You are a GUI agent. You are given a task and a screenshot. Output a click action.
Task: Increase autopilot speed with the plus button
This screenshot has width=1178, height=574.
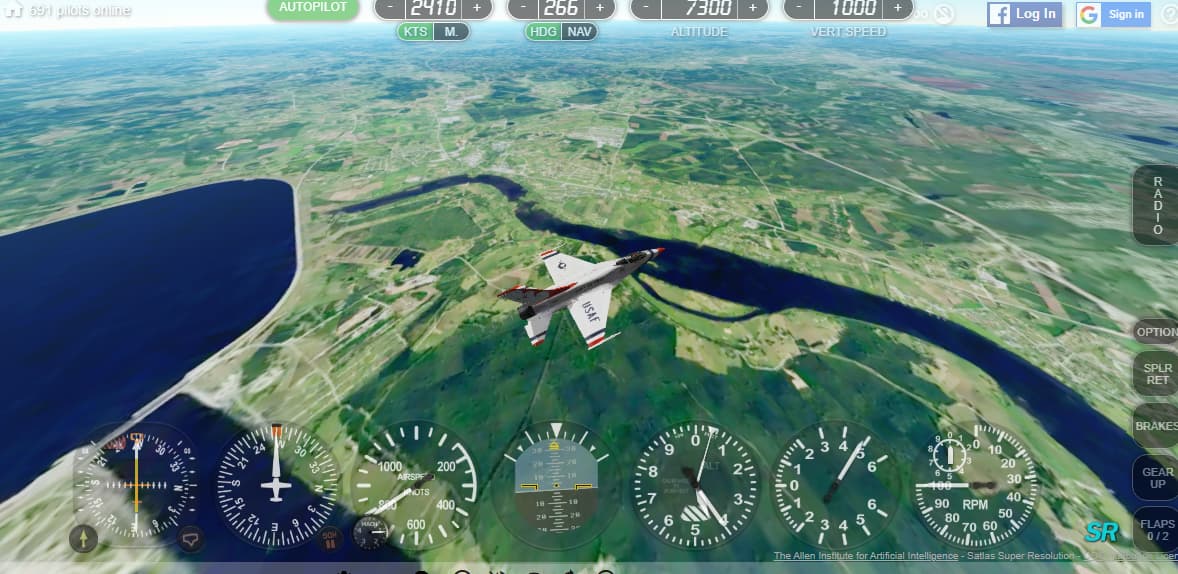[x=477, y=7]
